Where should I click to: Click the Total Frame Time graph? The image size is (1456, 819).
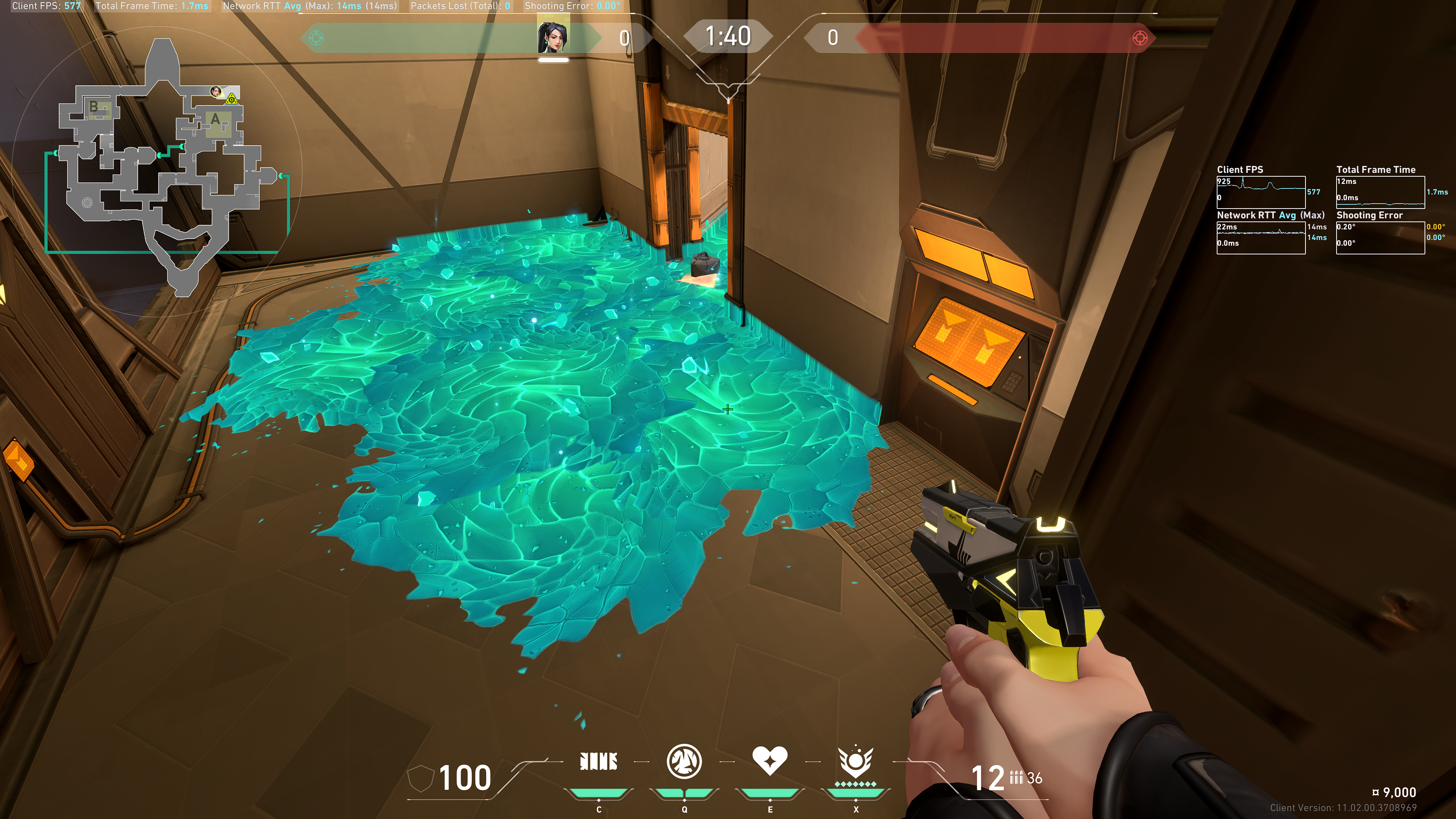click(x=1380, y=192)
